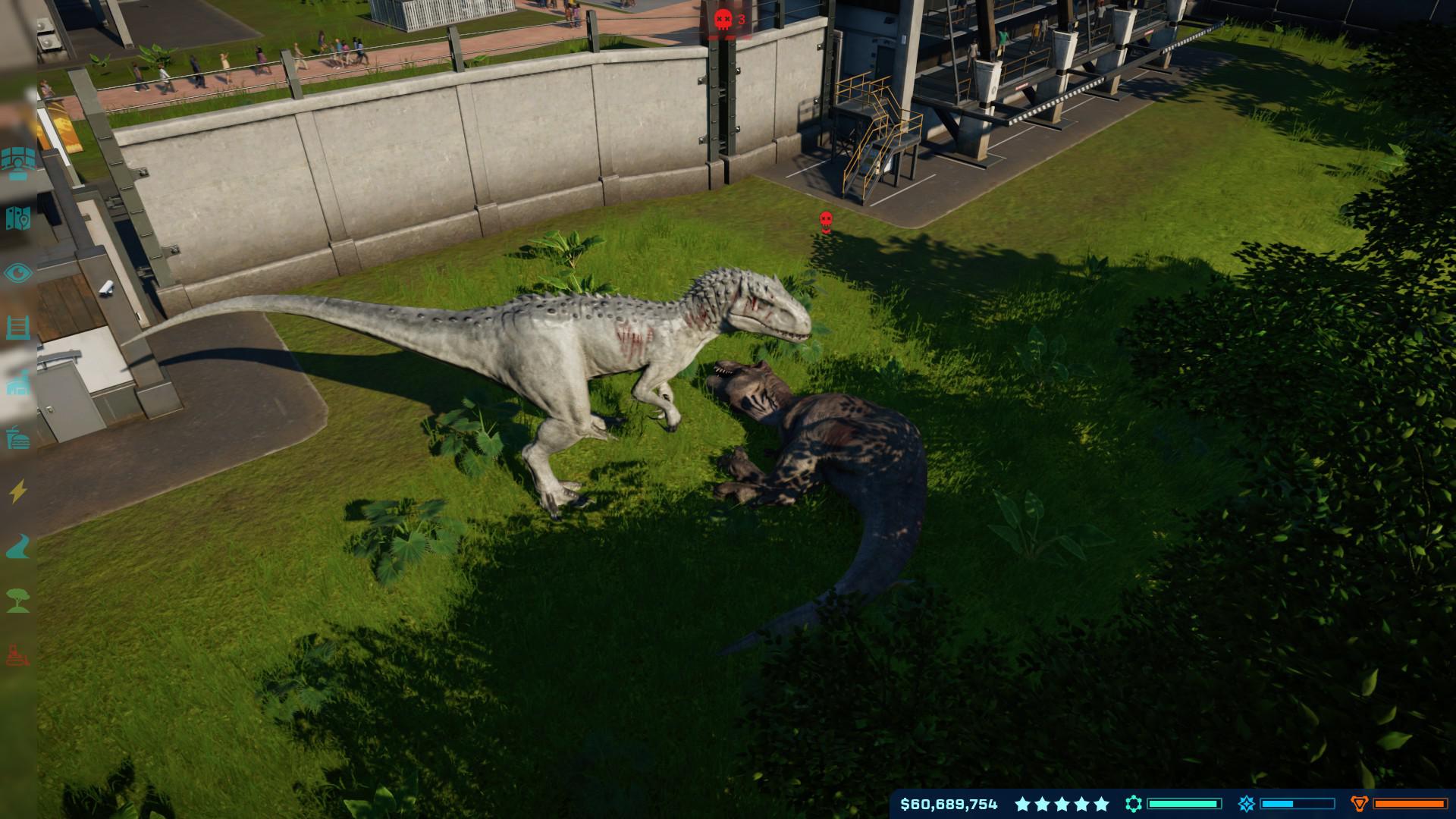Activate the red bulldozer demolish tool
Screen dimensions: 1456x819
[17, 654]
